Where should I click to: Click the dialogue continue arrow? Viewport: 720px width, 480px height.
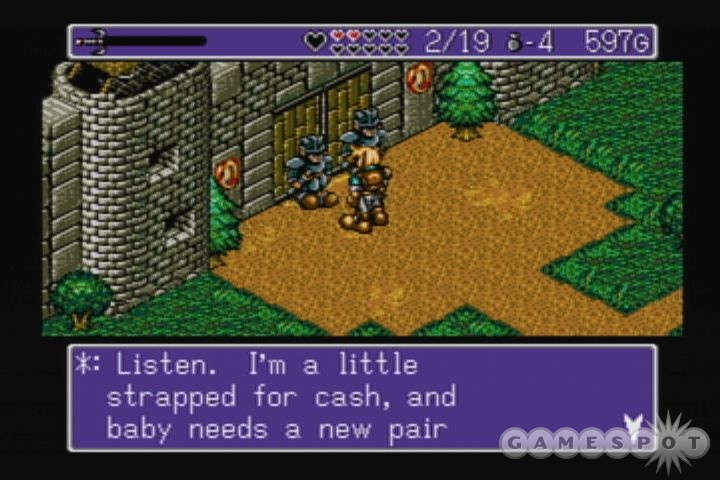pyautogui.click(x=632, y=425)
